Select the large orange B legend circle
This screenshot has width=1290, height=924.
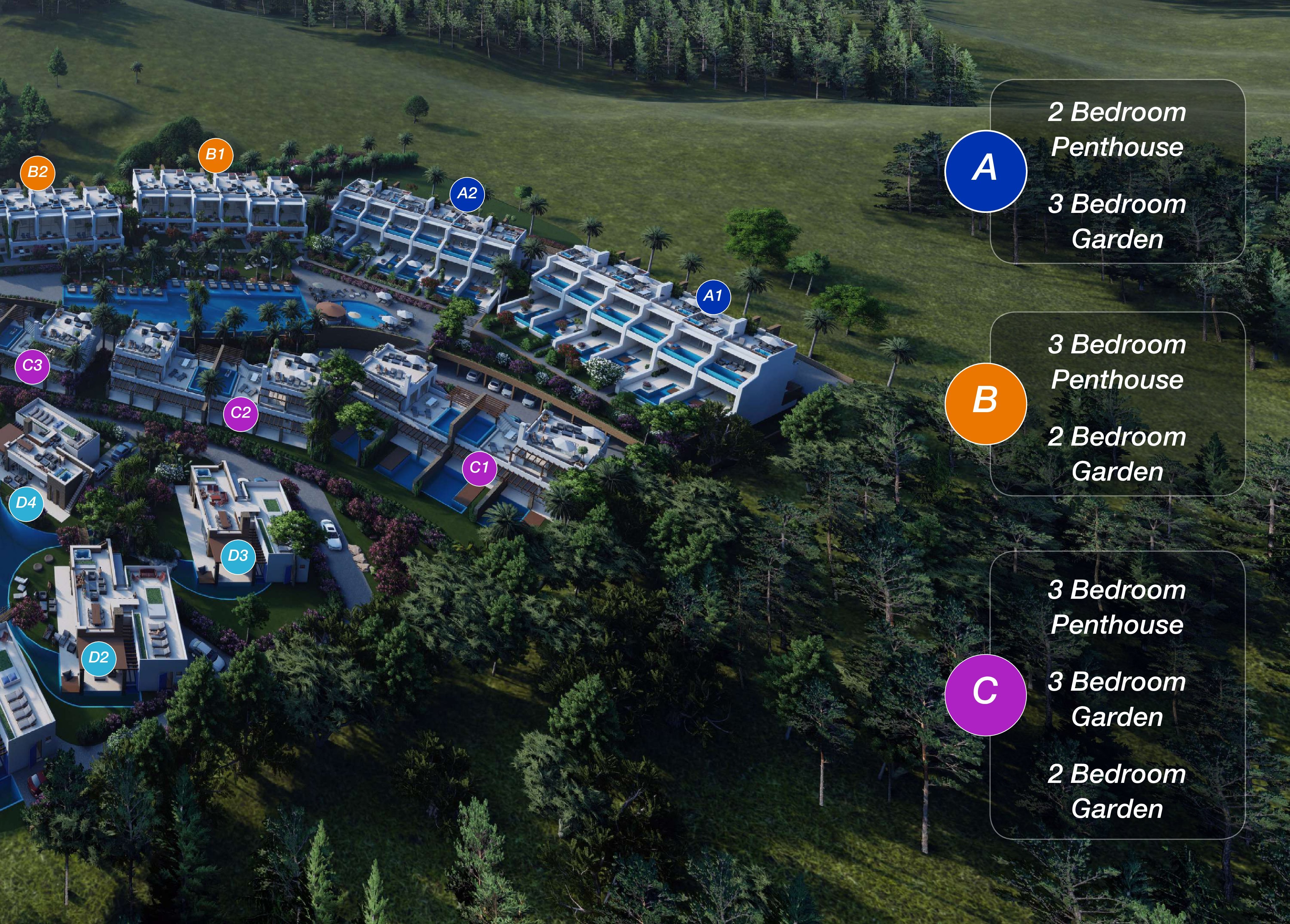985,403
